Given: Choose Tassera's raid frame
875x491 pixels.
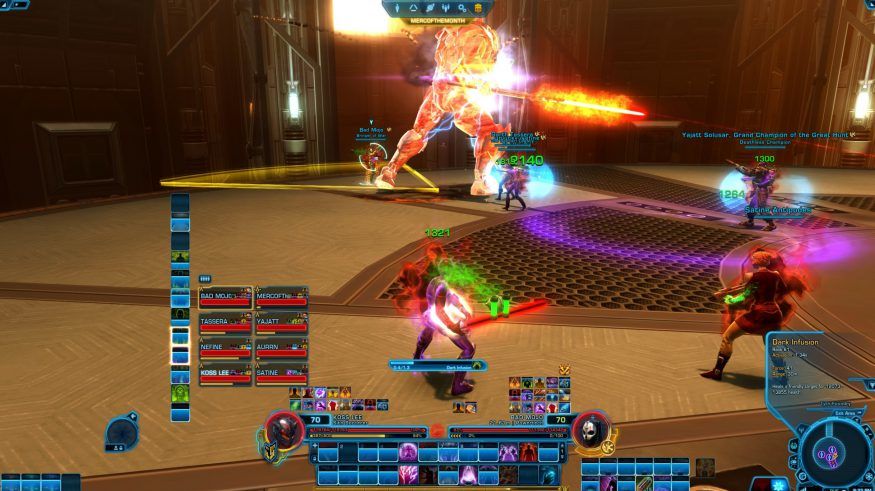Looking at the screenshot, I should pos(225,324).
